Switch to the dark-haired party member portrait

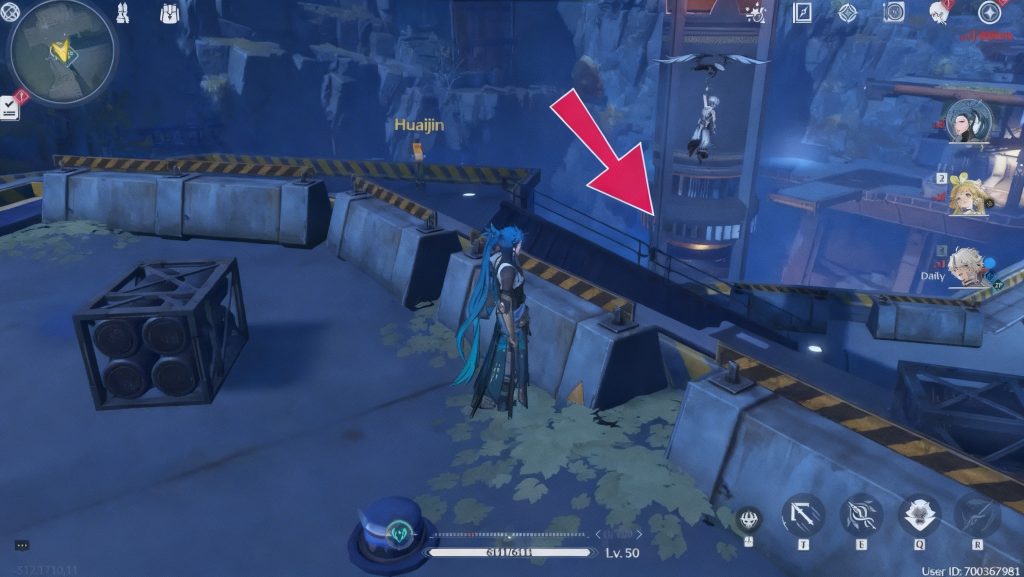[968, 122]
